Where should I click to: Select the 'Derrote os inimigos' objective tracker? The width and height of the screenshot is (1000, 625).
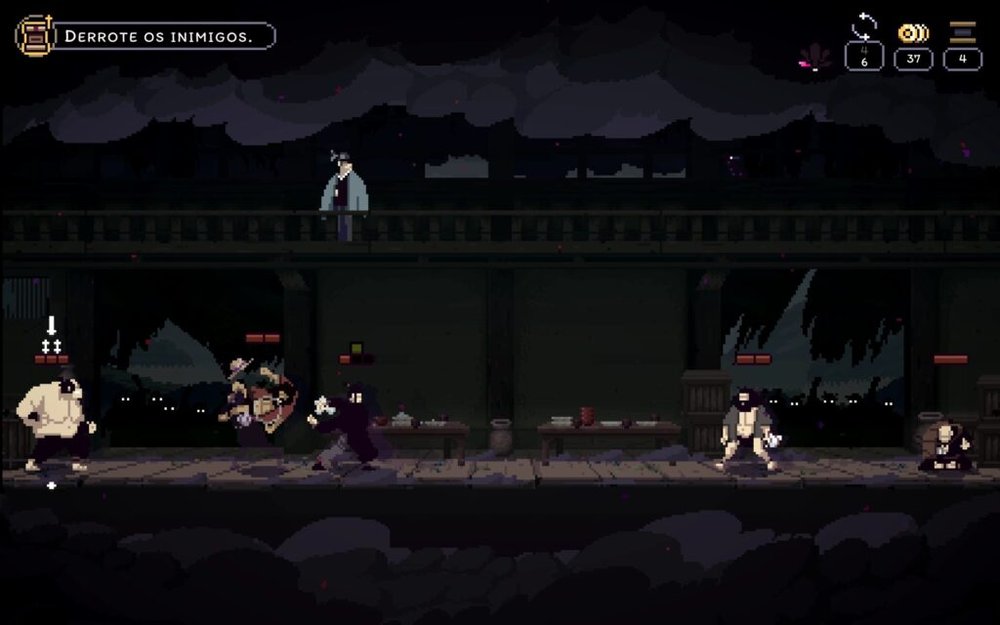click(x=165, y=37)
